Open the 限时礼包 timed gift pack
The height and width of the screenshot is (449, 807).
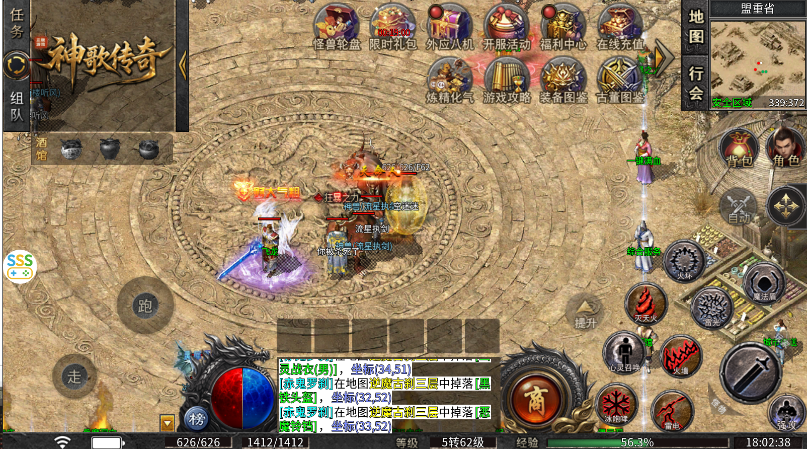392,25
